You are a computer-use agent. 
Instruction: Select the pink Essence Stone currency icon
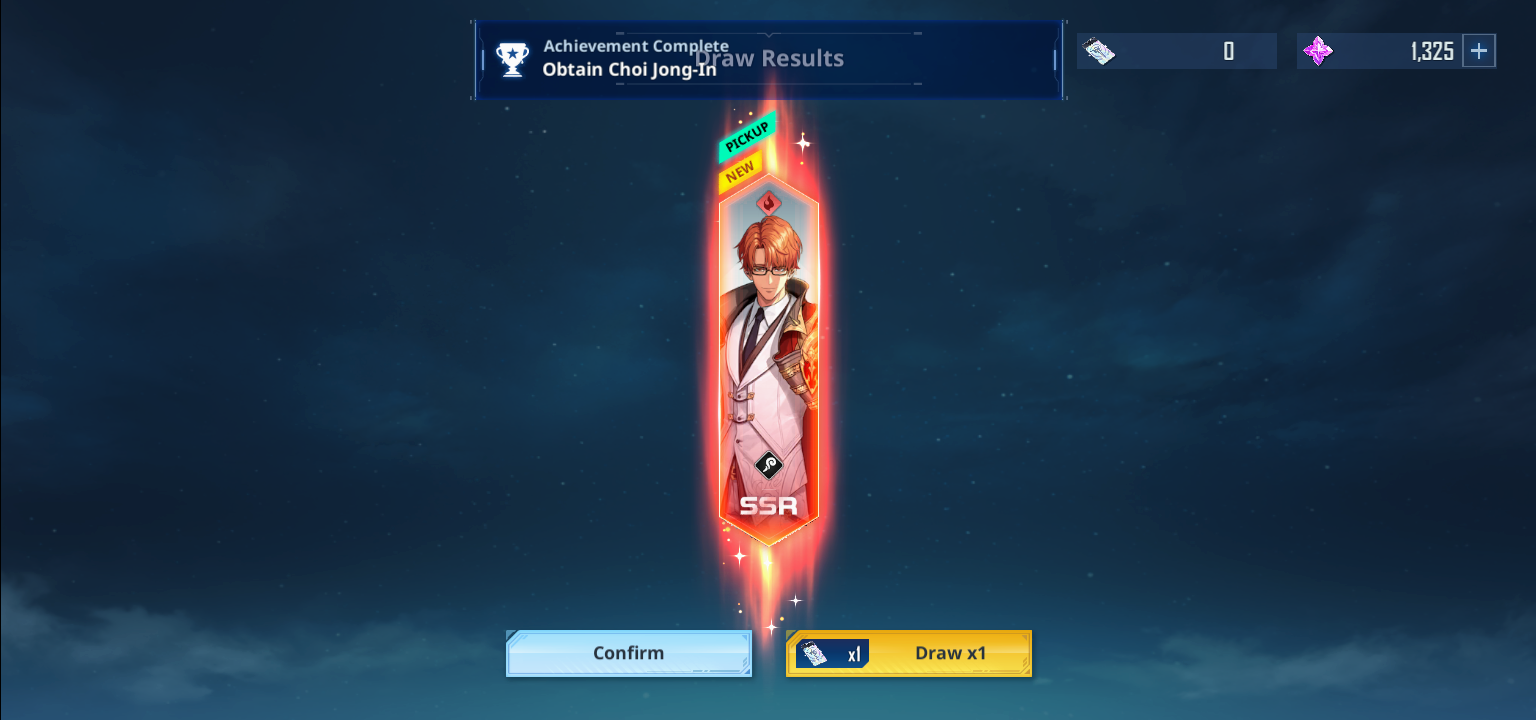click(x=1319, y=50)
